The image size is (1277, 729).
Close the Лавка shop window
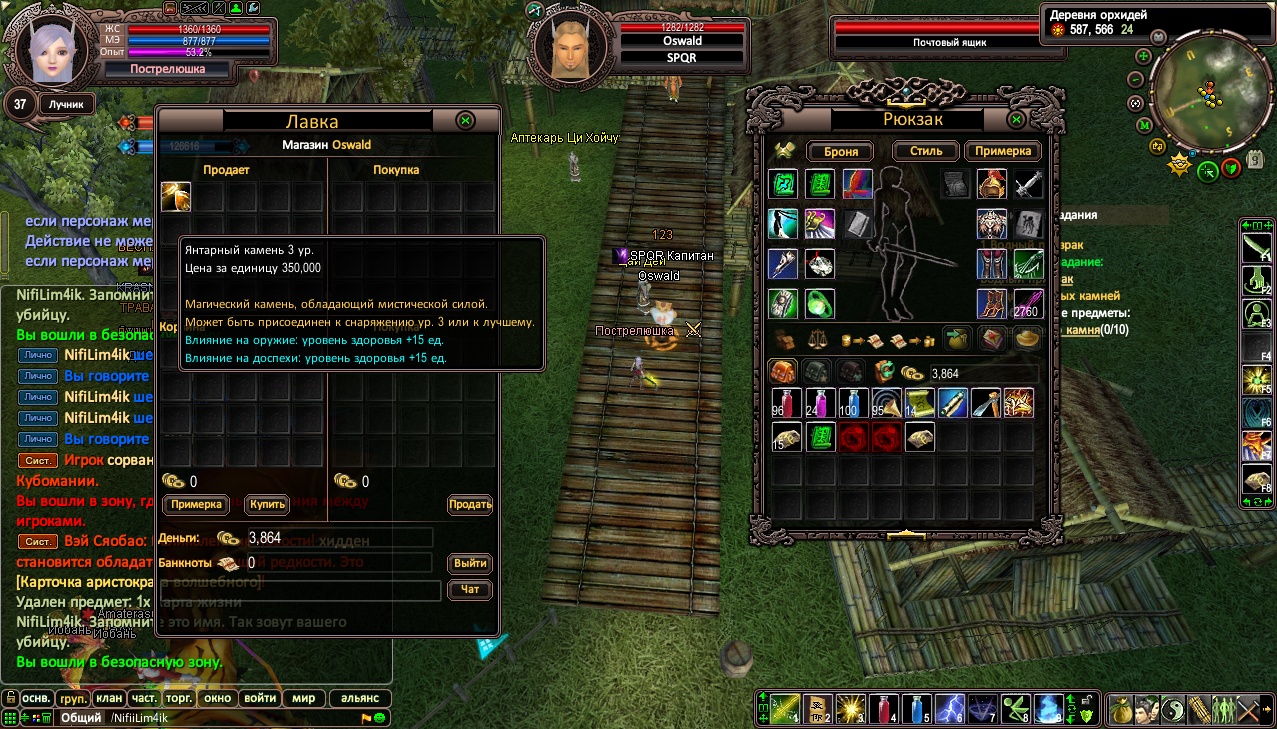click(465, 120)
